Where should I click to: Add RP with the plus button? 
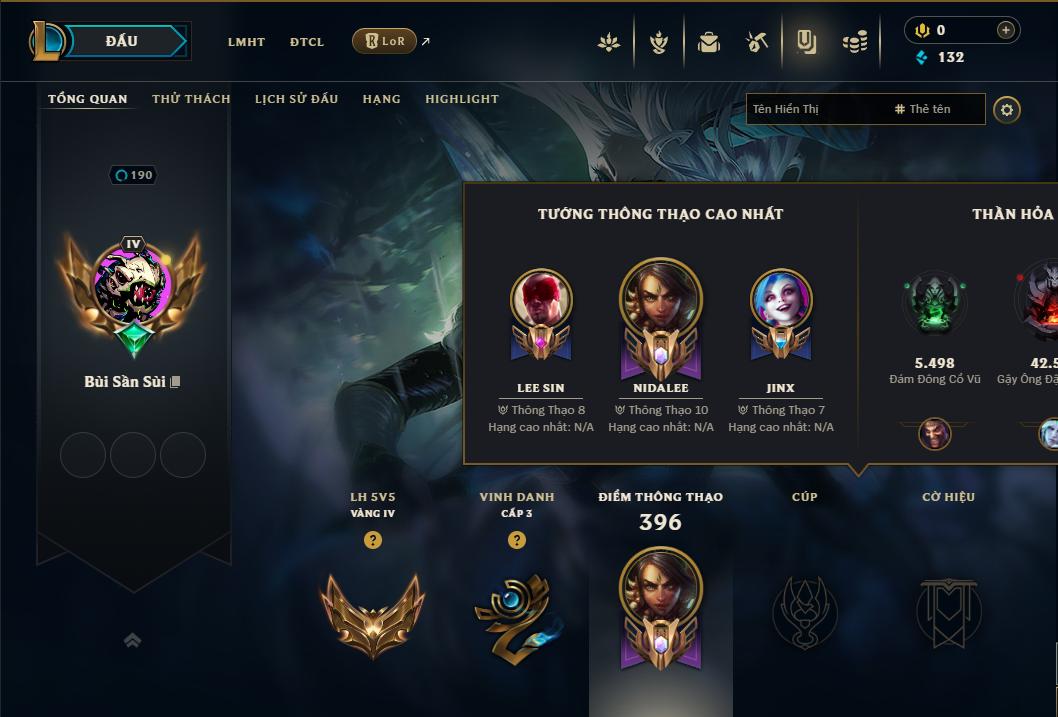(x=1005, y=31)
